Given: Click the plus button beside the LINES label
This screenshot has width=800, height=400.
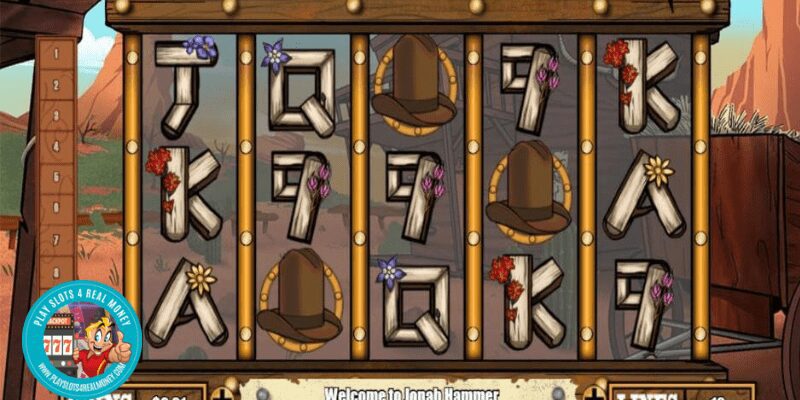Looking at the screenshot, I should point(594,391).
